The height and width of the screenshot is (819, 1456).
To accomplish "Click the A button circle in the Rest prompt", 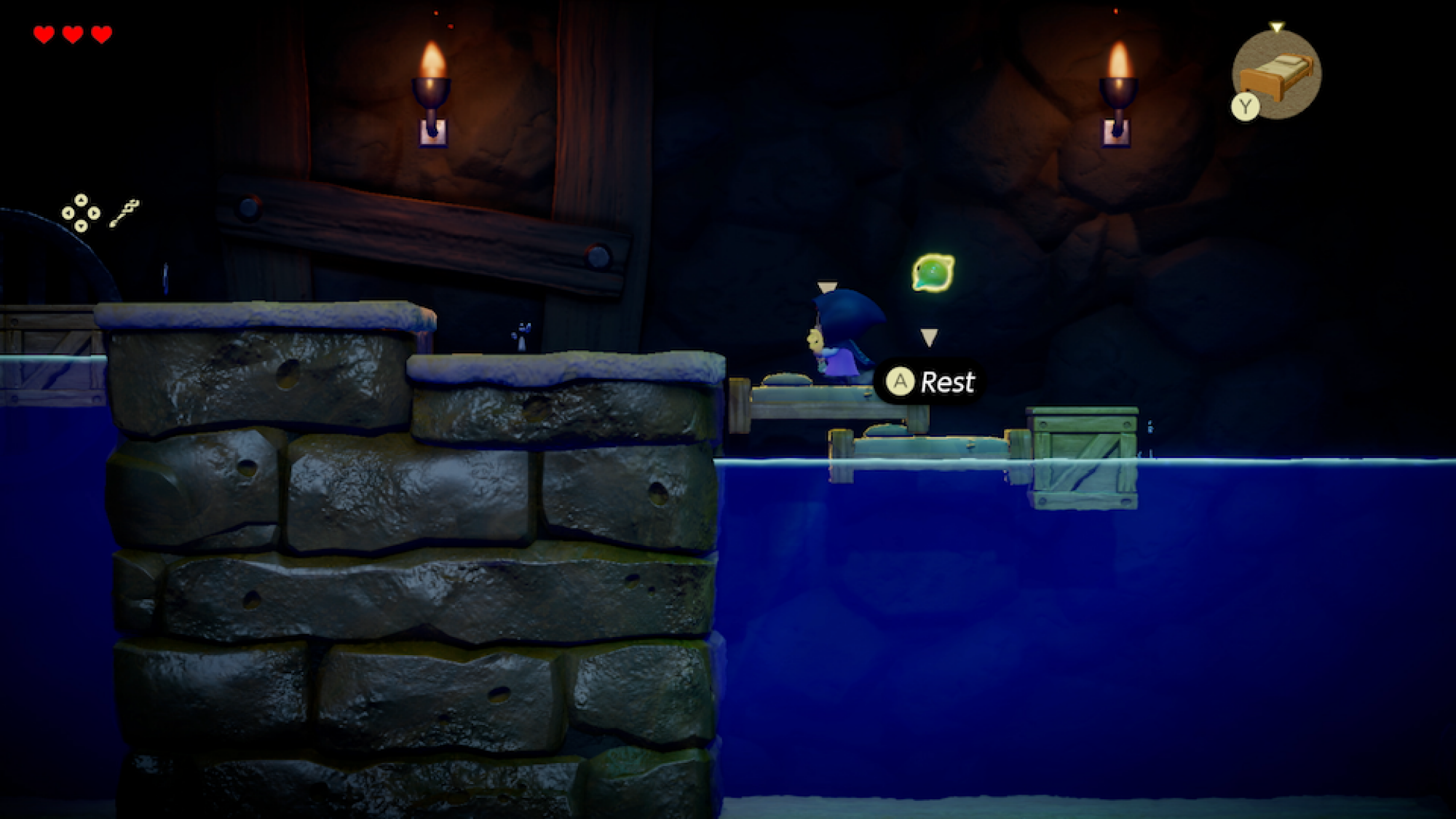I will click(x=901, y=381).
